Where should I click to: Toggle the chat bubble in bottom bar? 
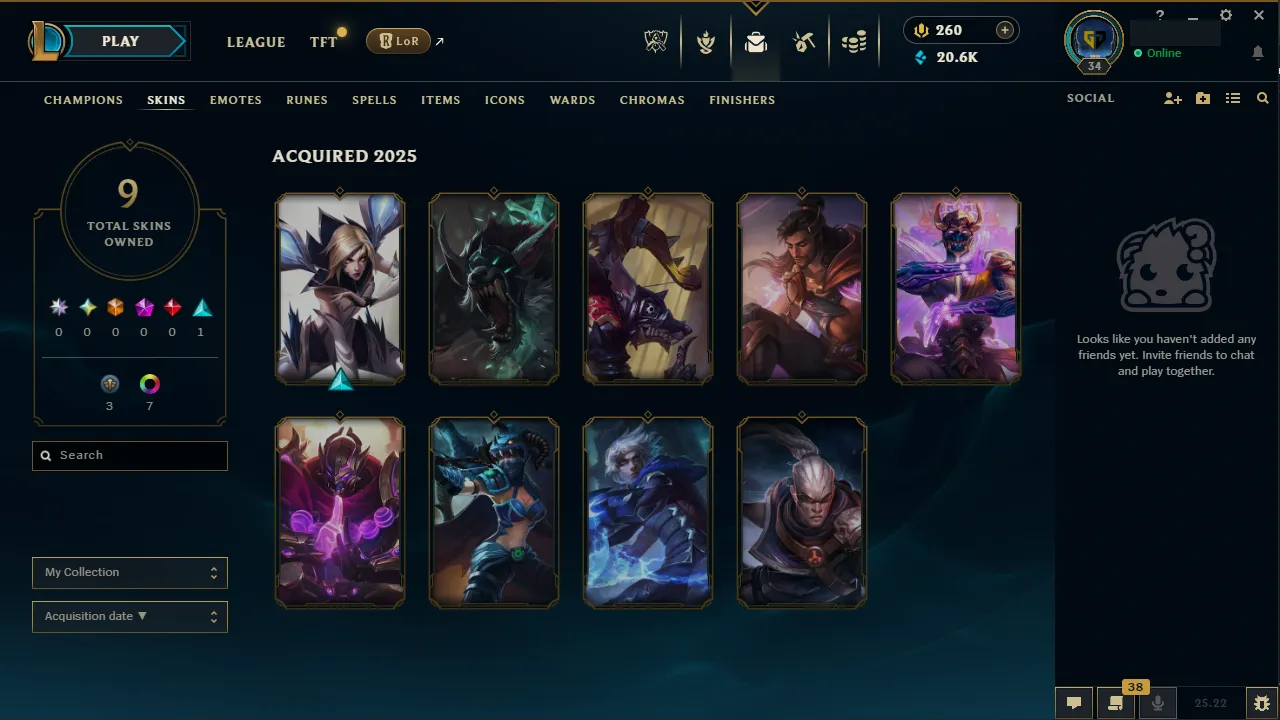pos(1073,703)
